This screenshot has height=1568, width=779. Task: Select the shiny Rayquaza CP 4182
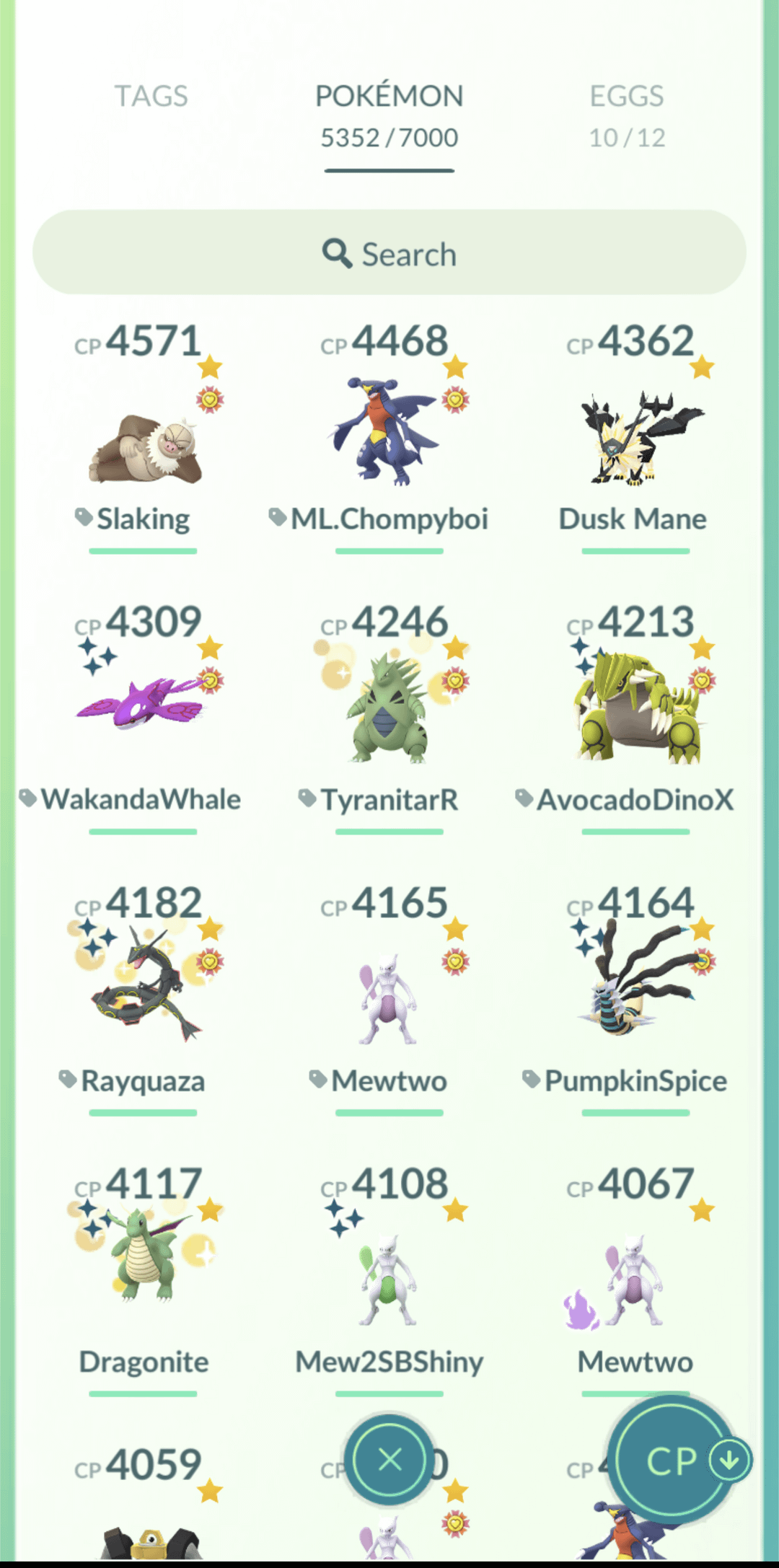[x=143, y=988]
